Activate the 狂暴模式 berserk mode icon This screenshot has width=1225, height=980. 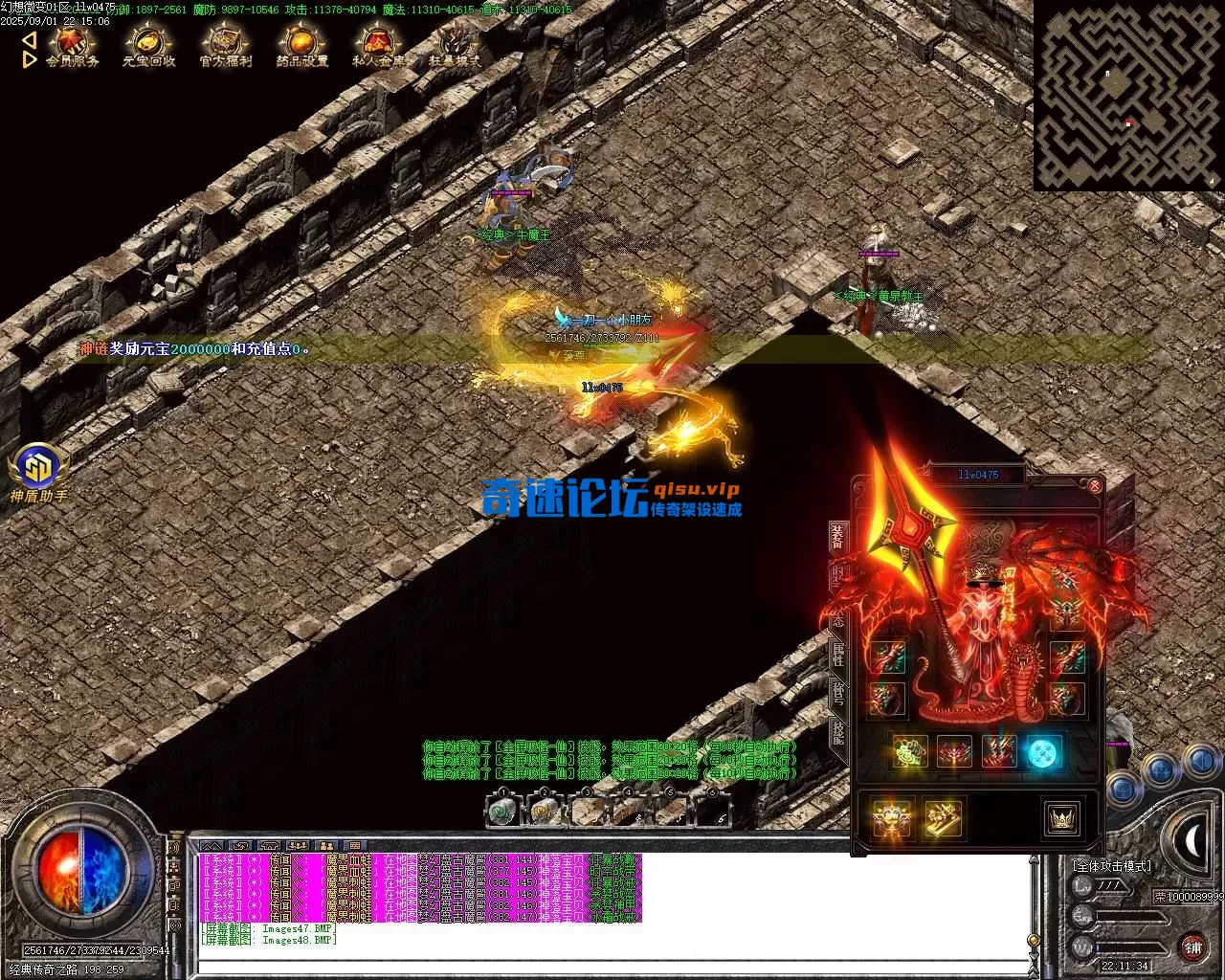click(x=455, y=46)
